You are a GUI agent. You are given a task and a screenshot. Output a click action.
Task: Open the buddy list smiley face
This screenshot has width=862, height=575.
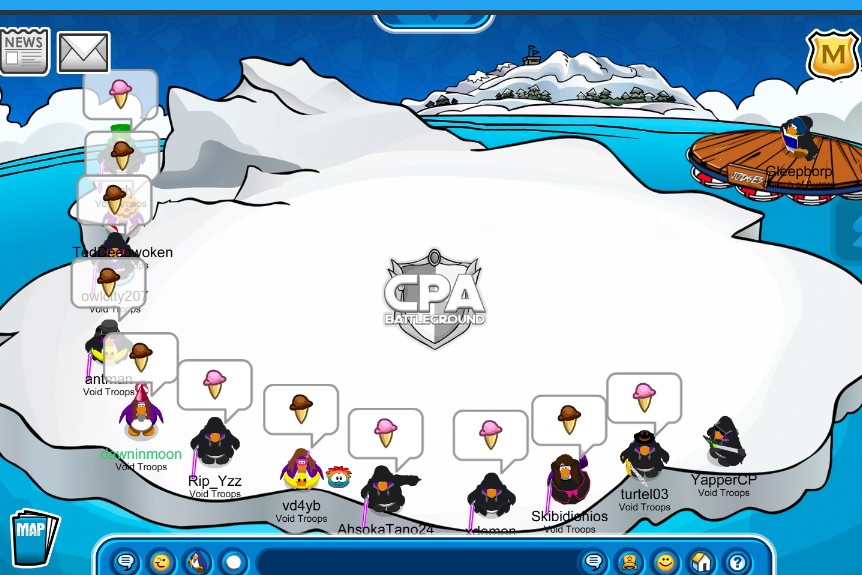tap(666, 562)
